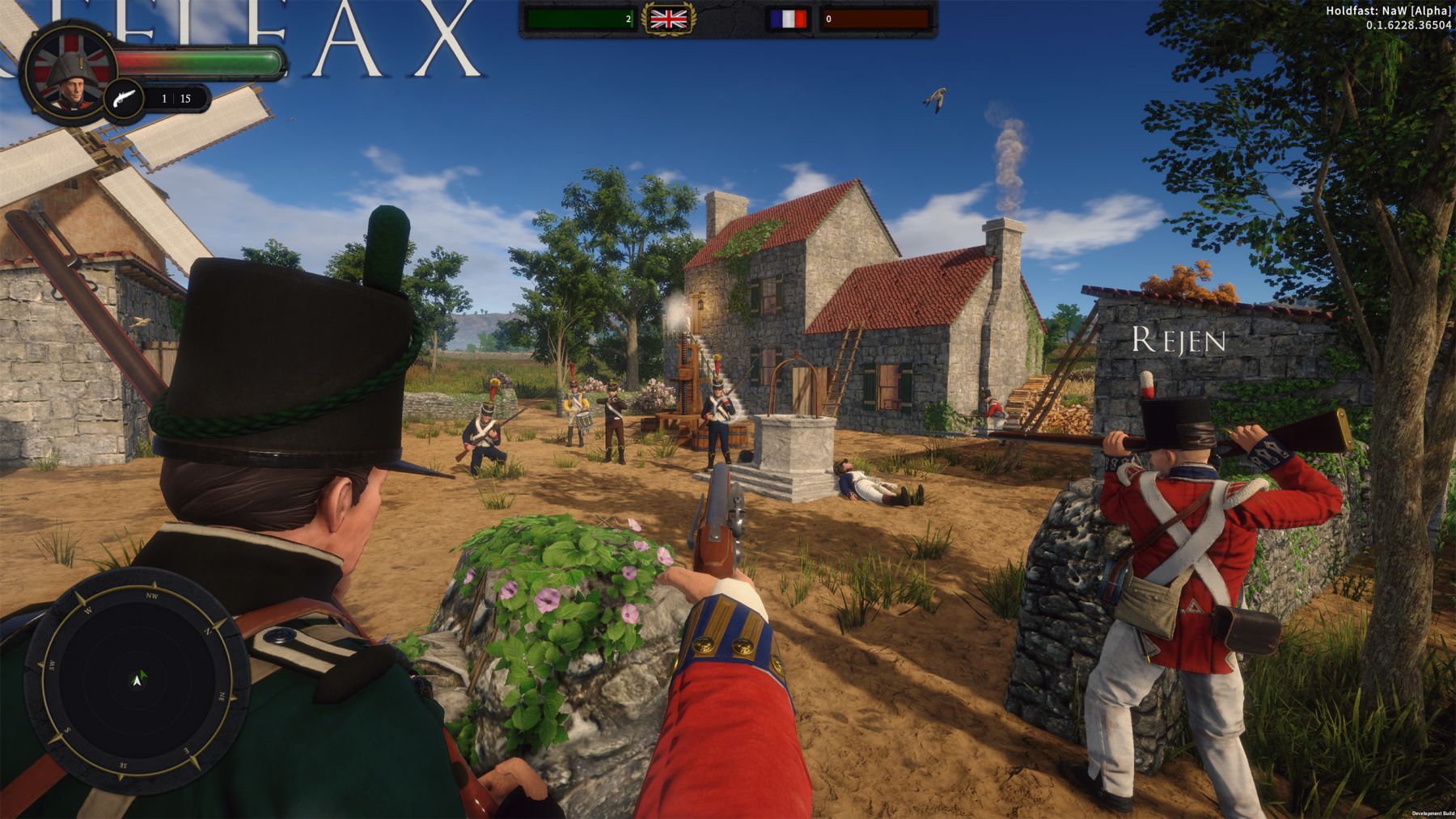Open the compass minimap
Image resolution: width=1456 pixels, height=819 pixels.
click(138, 679)
